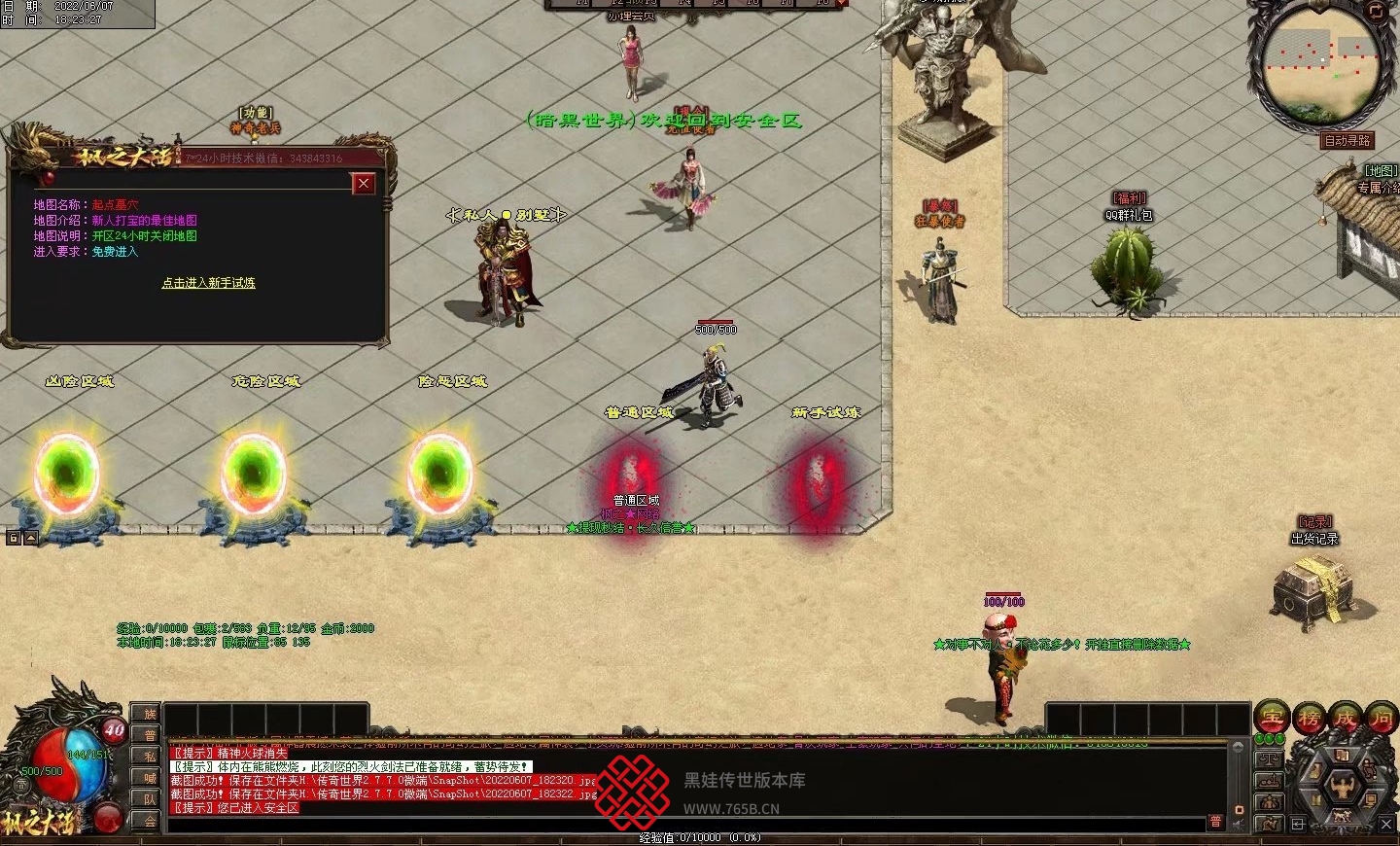The image size is (1400, 846).
Task: Select the 族 chat channel button
Action: [x=150, y=714]
